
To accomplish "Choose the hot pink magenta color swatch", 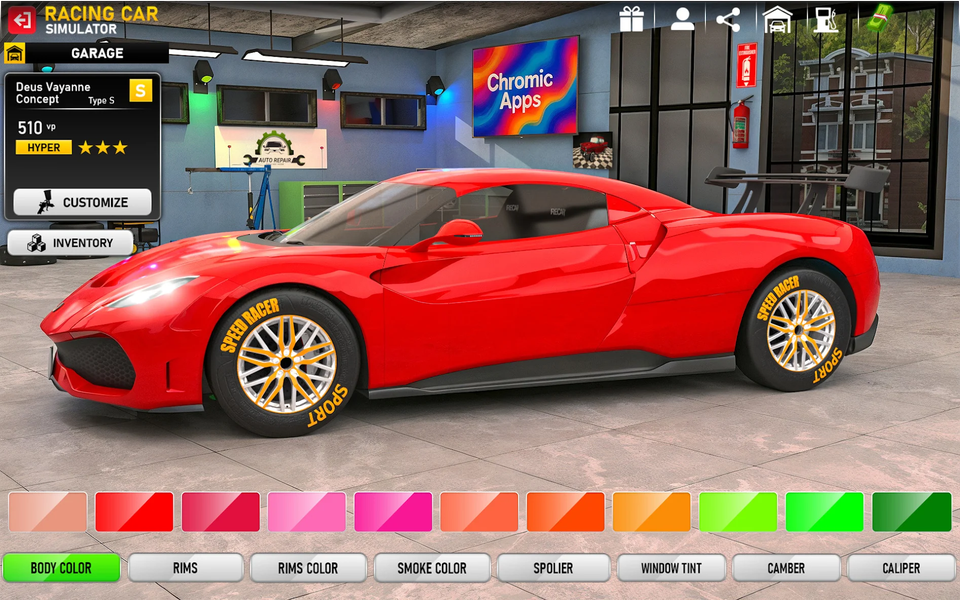I will [x=393, y=512].
